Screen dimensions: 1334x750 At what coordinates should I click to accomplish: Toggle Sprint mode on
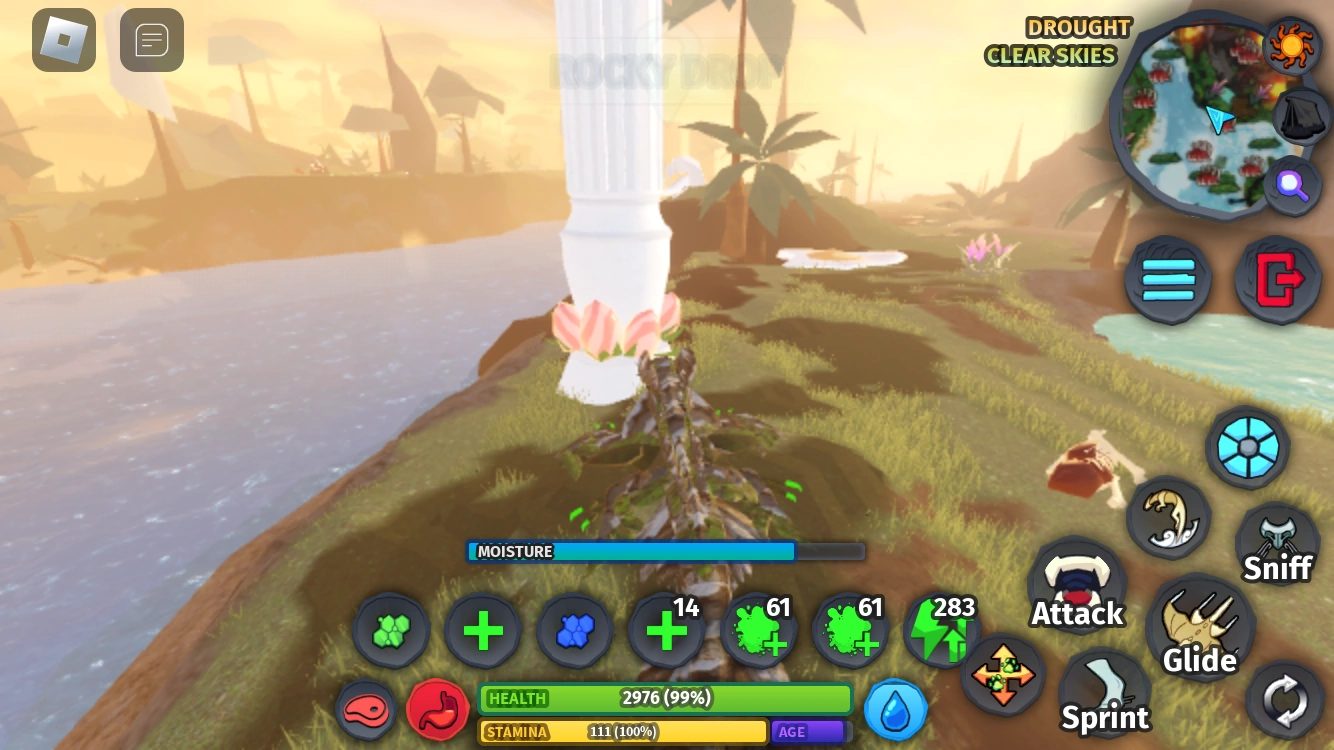(1104, 692)
